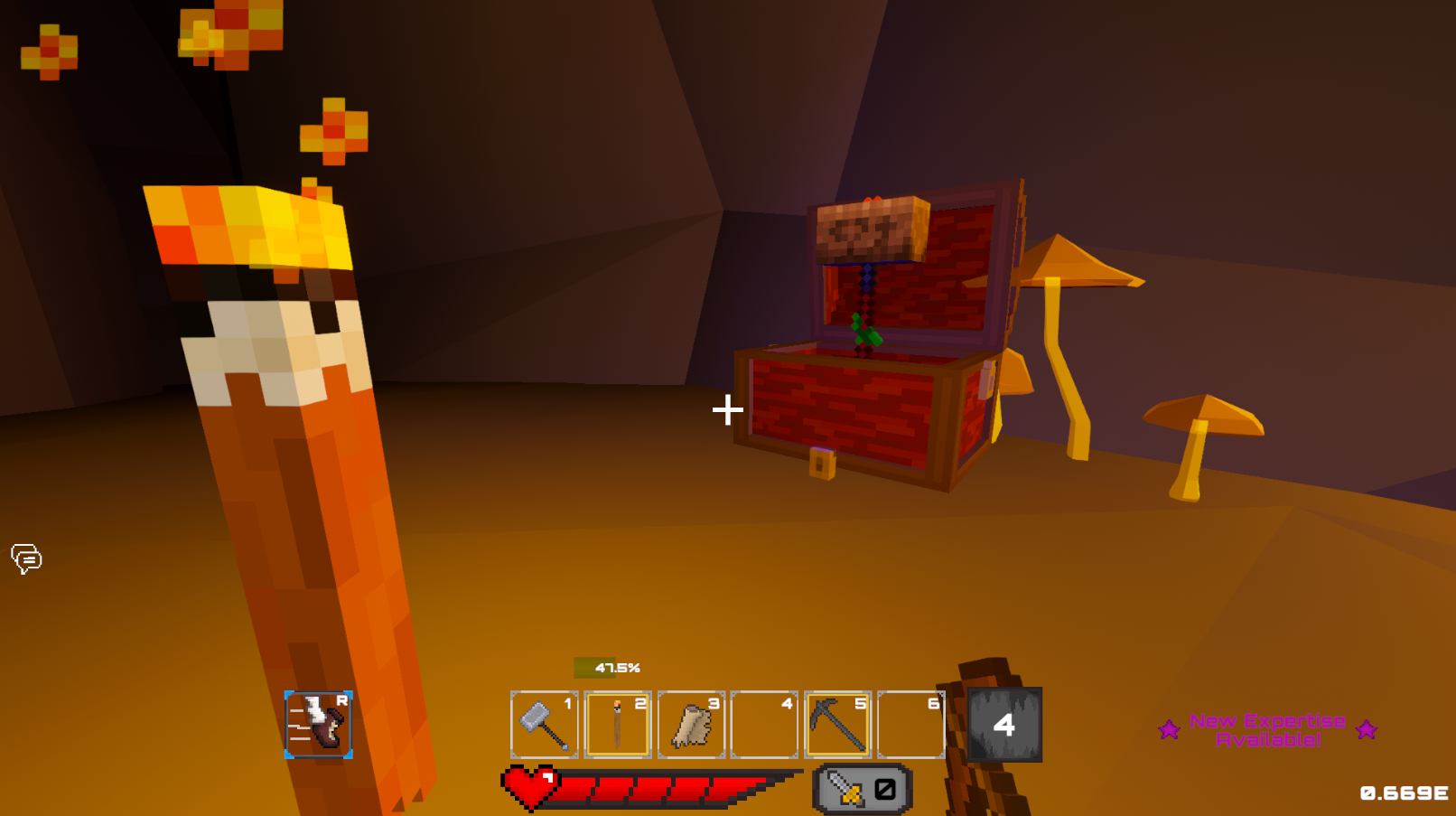The image size is (1456, 816).
Task: Click the cave depth icon showing 4
Action: point(1005,724)
